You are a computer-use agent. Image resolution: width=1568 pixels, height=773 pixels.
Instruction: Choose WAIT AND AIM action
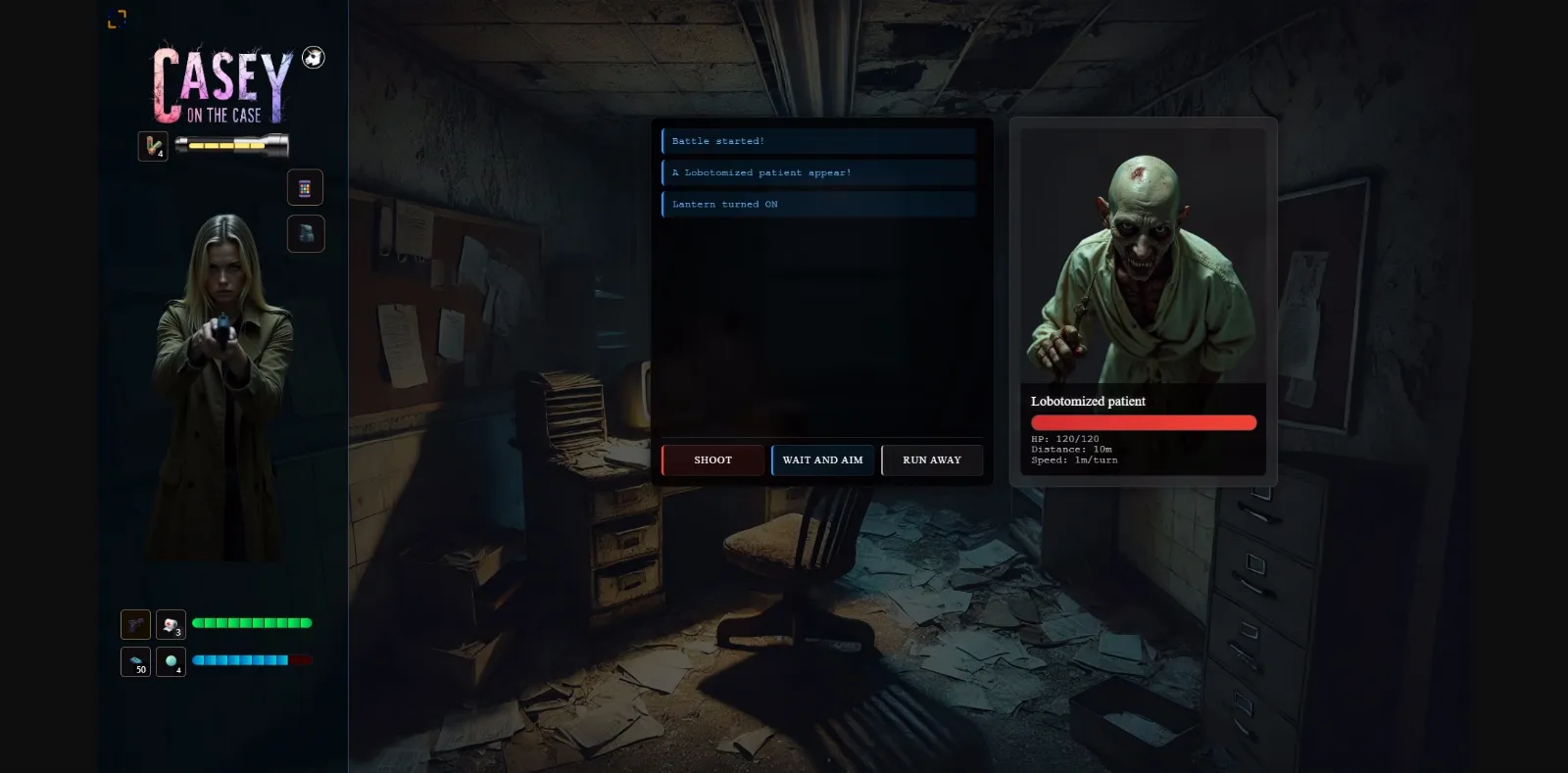point(822,459)
